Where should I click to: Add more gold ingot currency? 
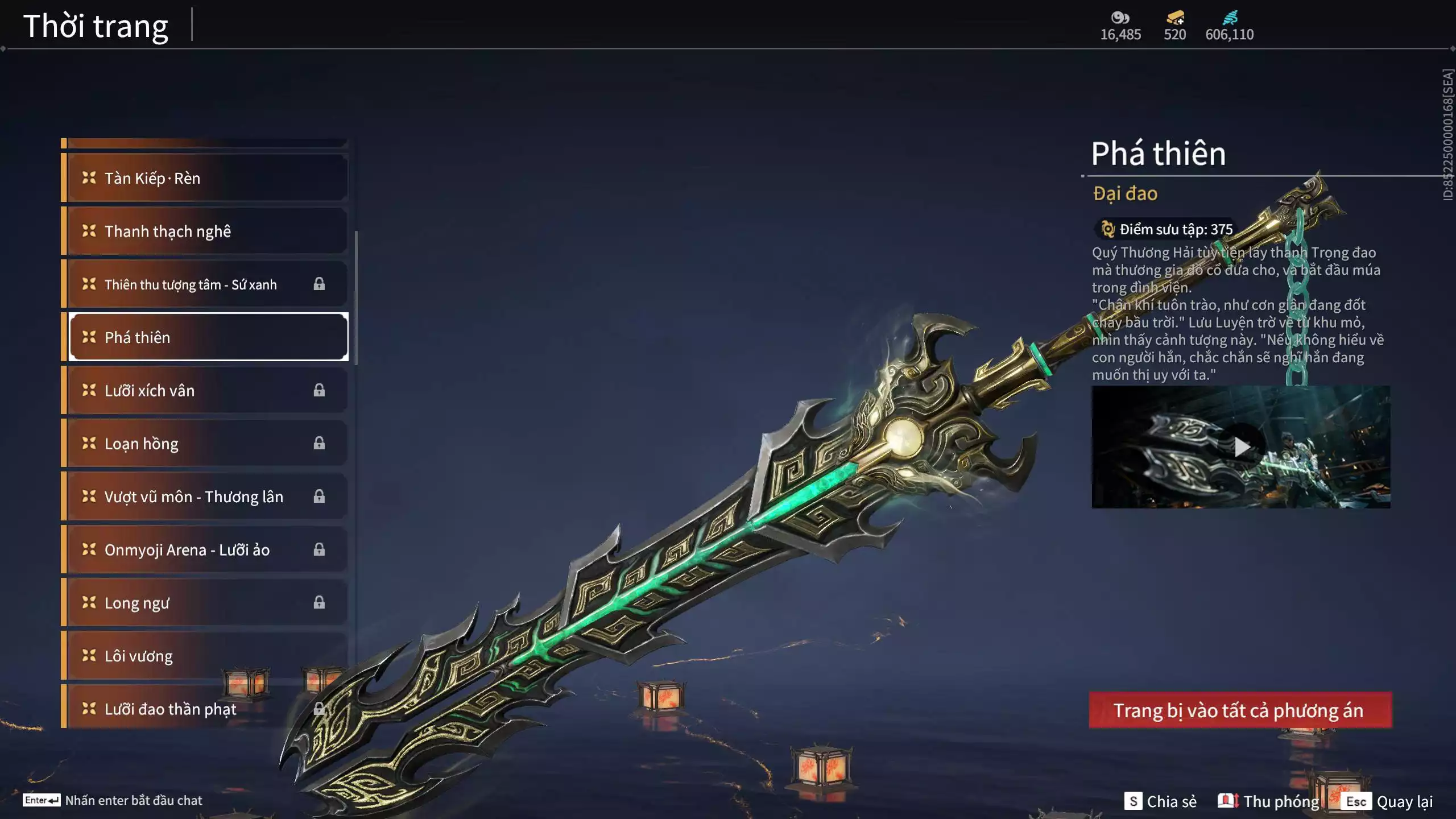coord(1175,19)
